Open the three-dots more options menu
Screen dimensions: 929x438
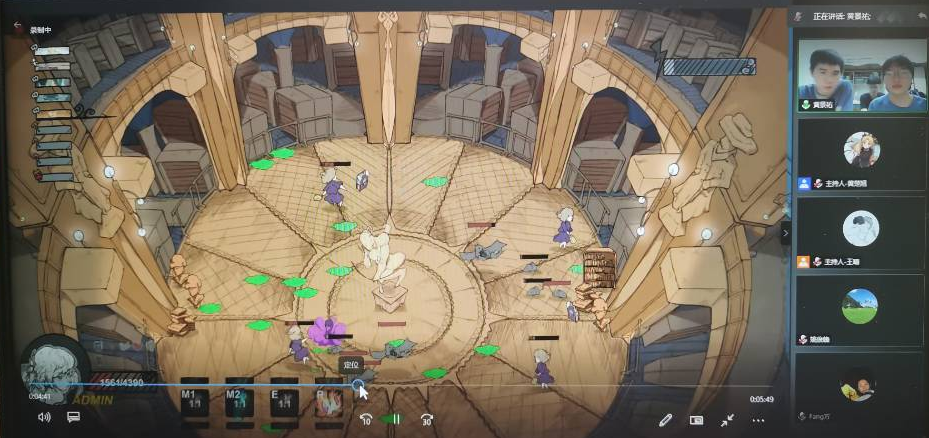[x=758, y=420]
